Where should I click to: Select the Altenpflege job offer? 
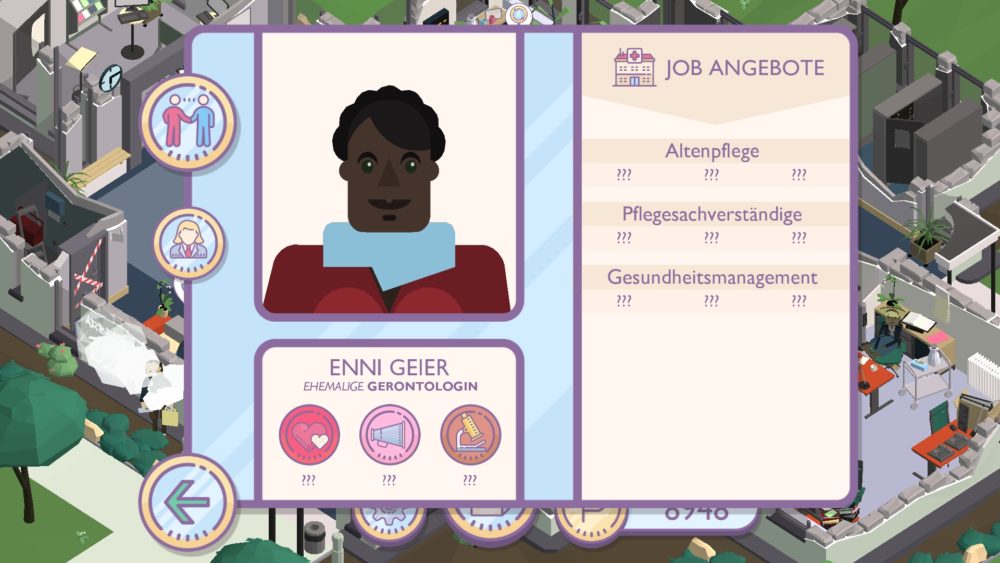tap(712, 152)
